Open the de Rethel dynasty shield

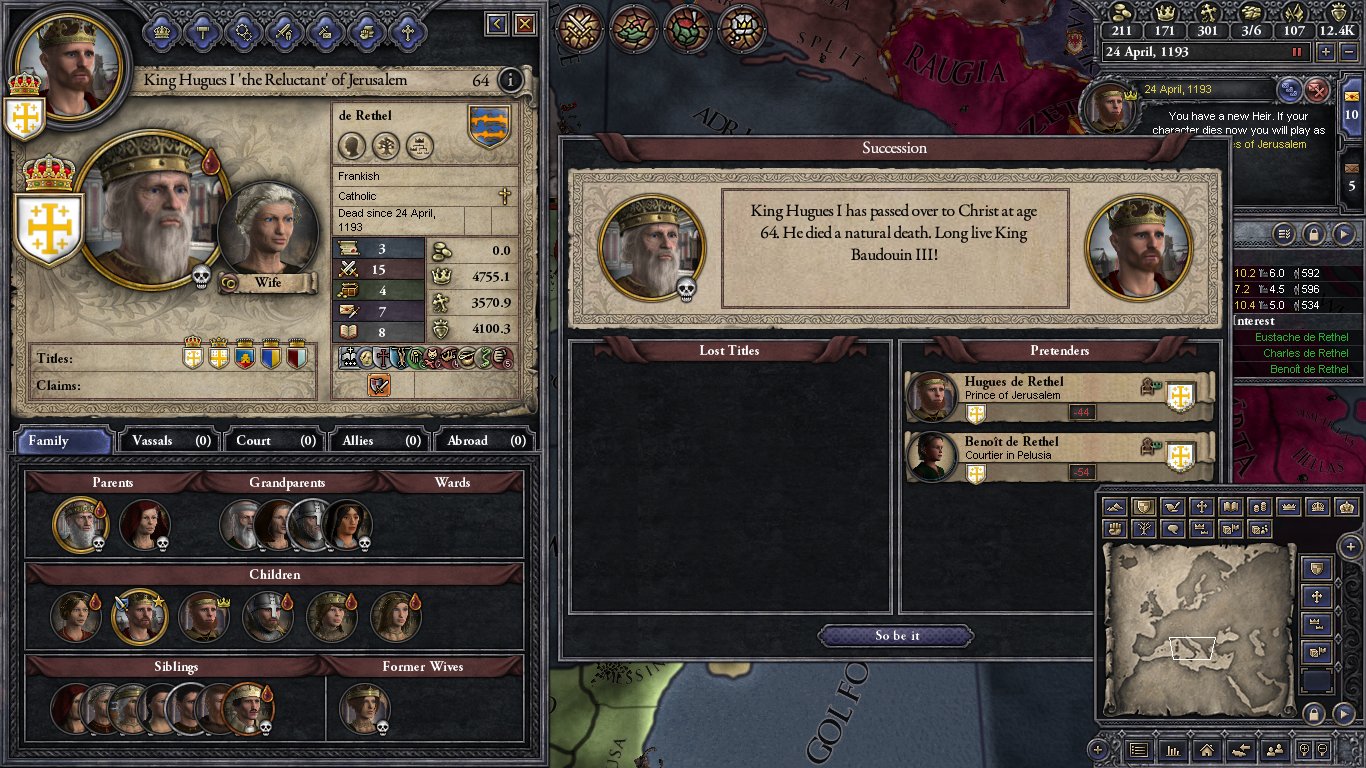[489, 126]
